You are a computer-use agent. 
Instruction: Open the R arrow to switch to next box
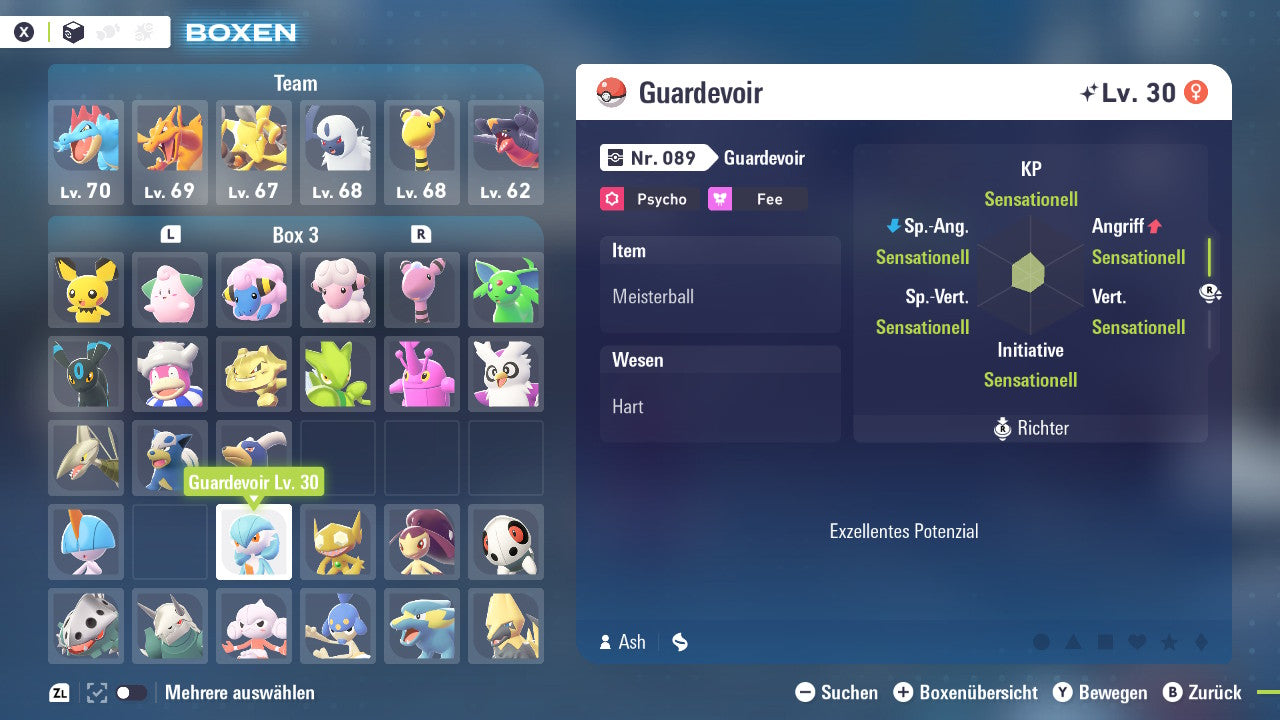pyautogui.click(x=421, y=234)
